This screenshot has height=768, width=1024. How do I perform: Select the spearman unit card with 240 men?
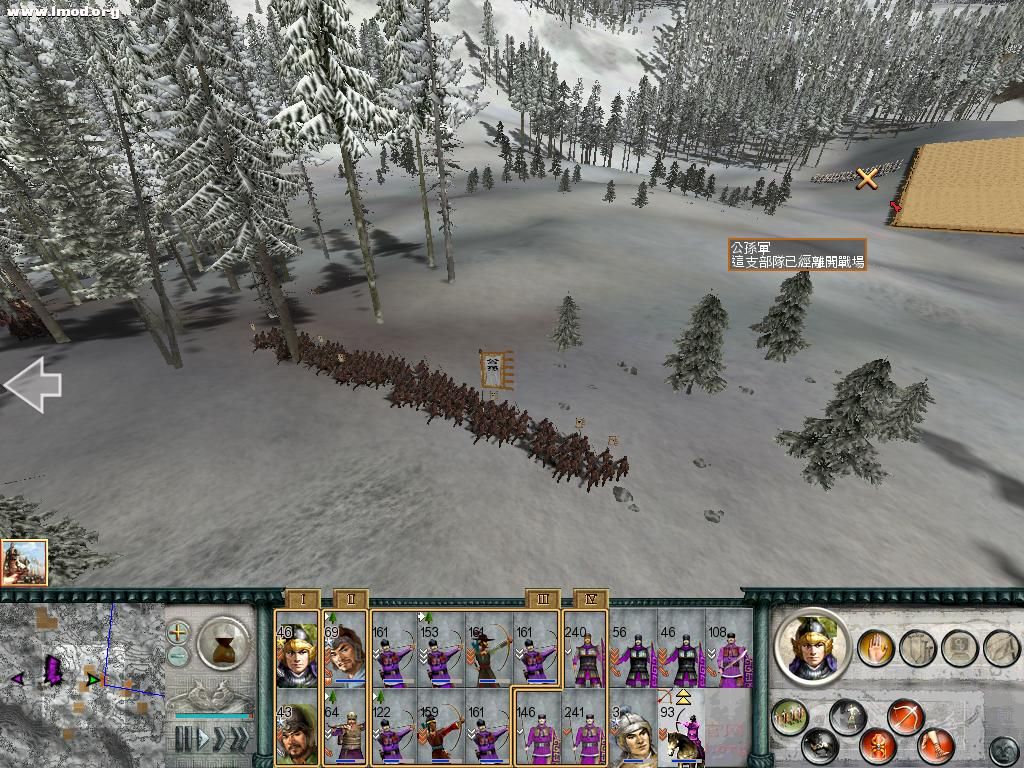click(584, 649)
